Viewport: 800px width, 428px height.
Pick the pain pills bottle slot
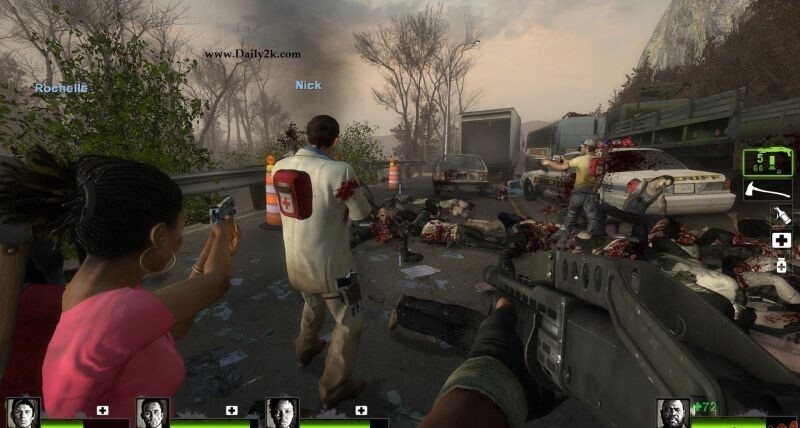pyautogui.click(x=780, y=266)
